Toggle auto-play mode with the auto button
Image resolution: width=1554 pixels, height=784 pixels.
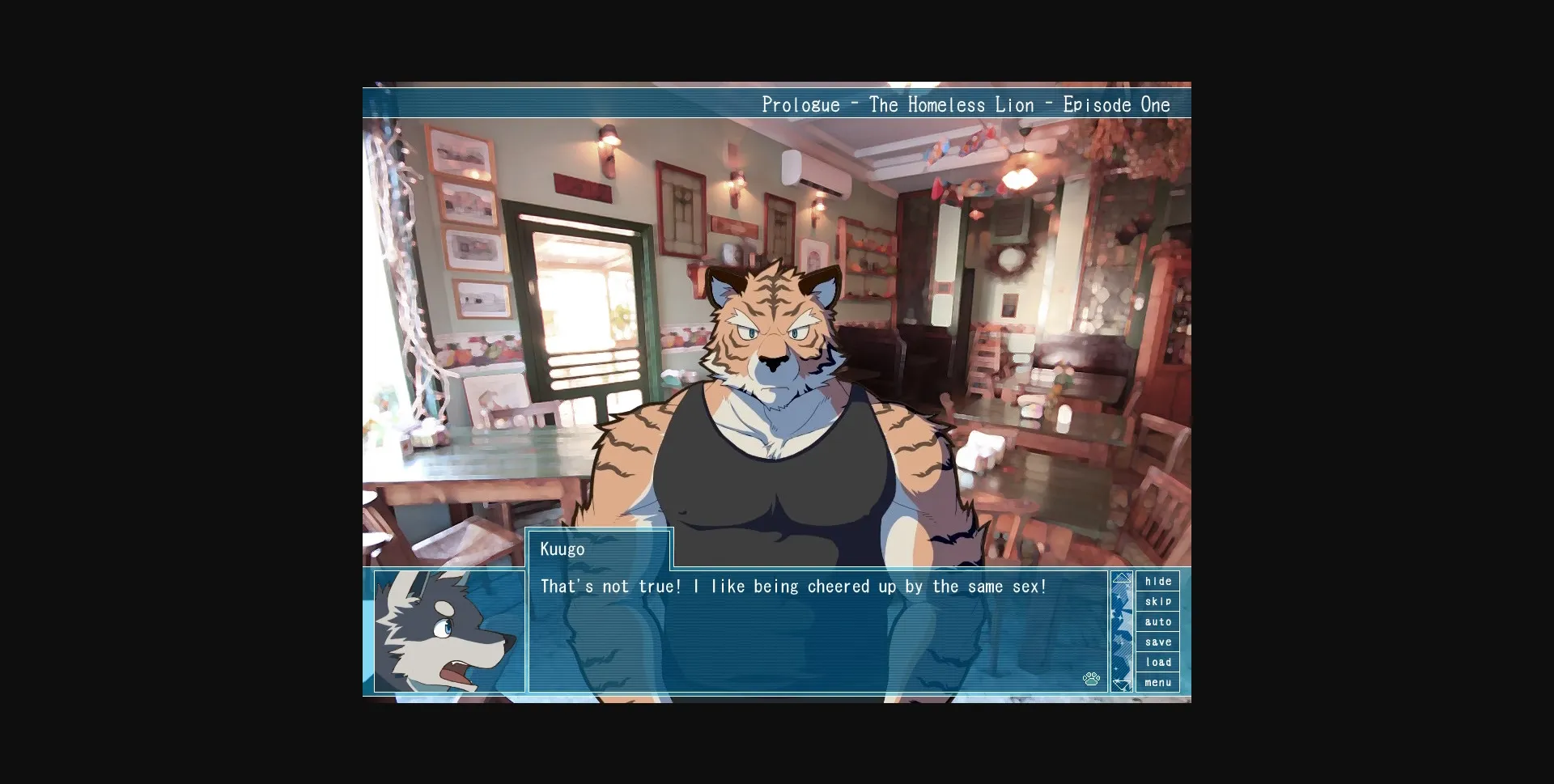pos(1158,621)
